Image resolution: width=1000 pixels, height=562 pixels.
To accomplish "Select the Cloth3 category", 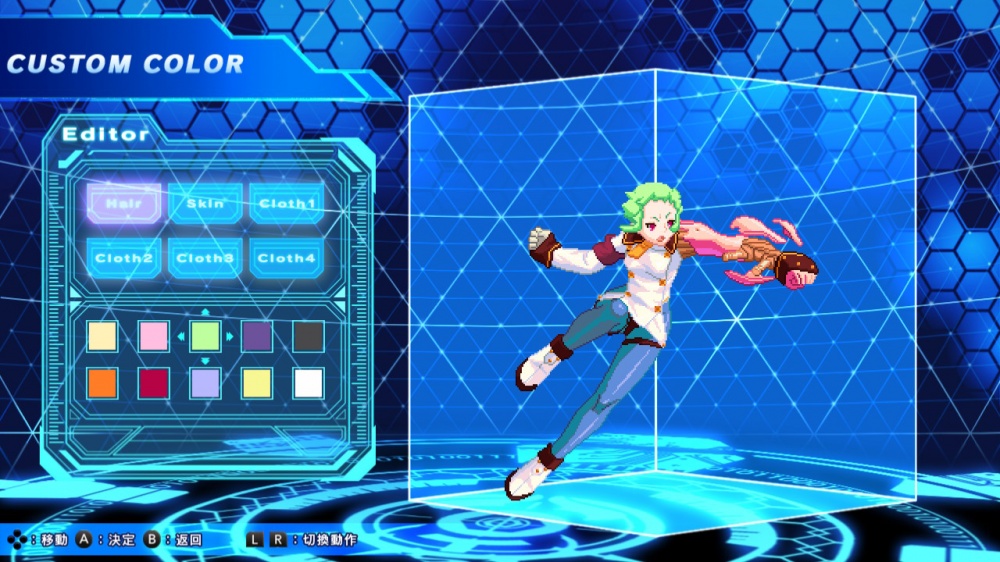I will pos(205,258).
